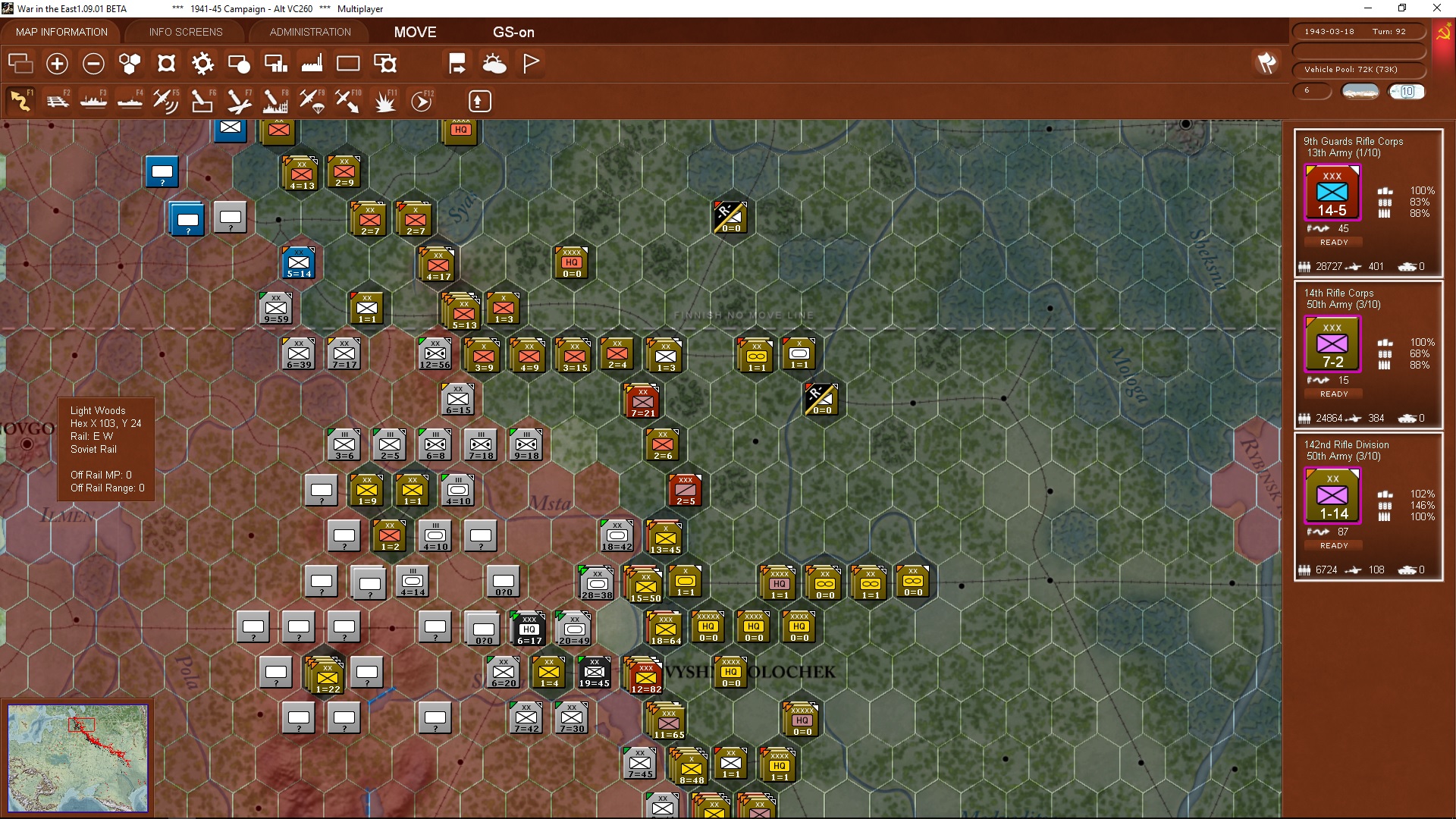Click the minimap to jump to another region
The width and height of the screenshot is (1456, 819).
coord(78,758)
